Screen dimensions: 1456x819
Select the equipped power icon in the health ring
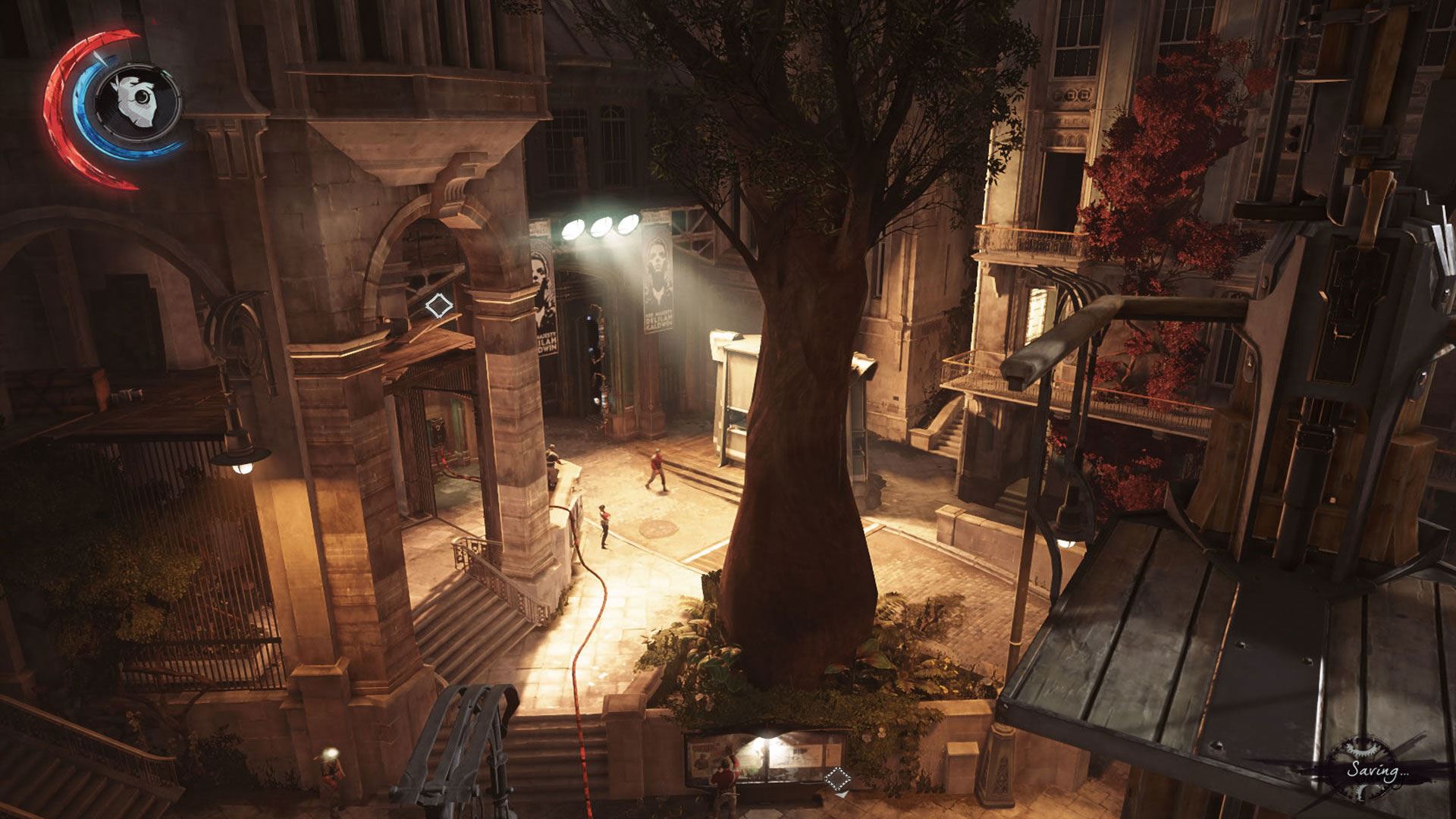pyautogui.click(x=138, y=101)
